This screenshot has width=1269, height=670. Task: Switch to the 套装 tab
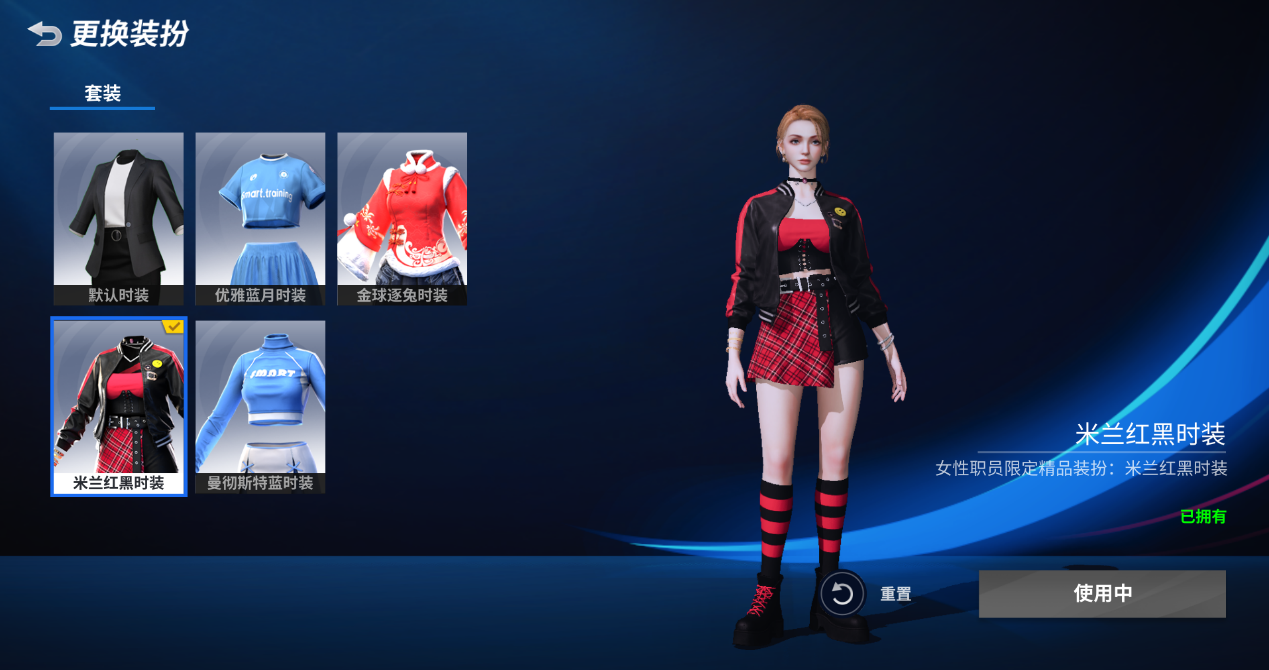point(102,94)
